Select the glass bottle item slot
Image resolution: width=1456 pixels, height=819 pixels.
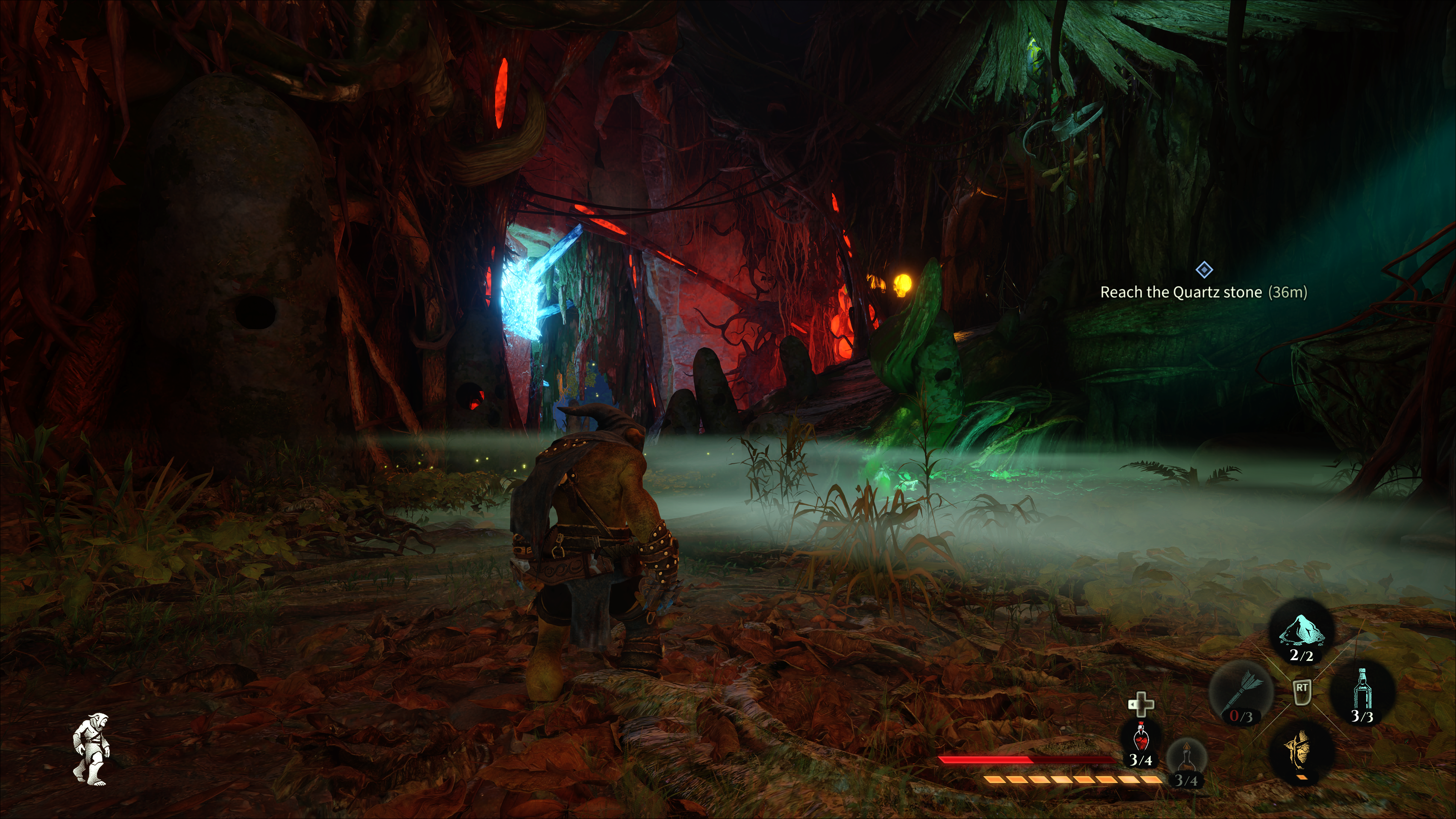click(1362, 691)
